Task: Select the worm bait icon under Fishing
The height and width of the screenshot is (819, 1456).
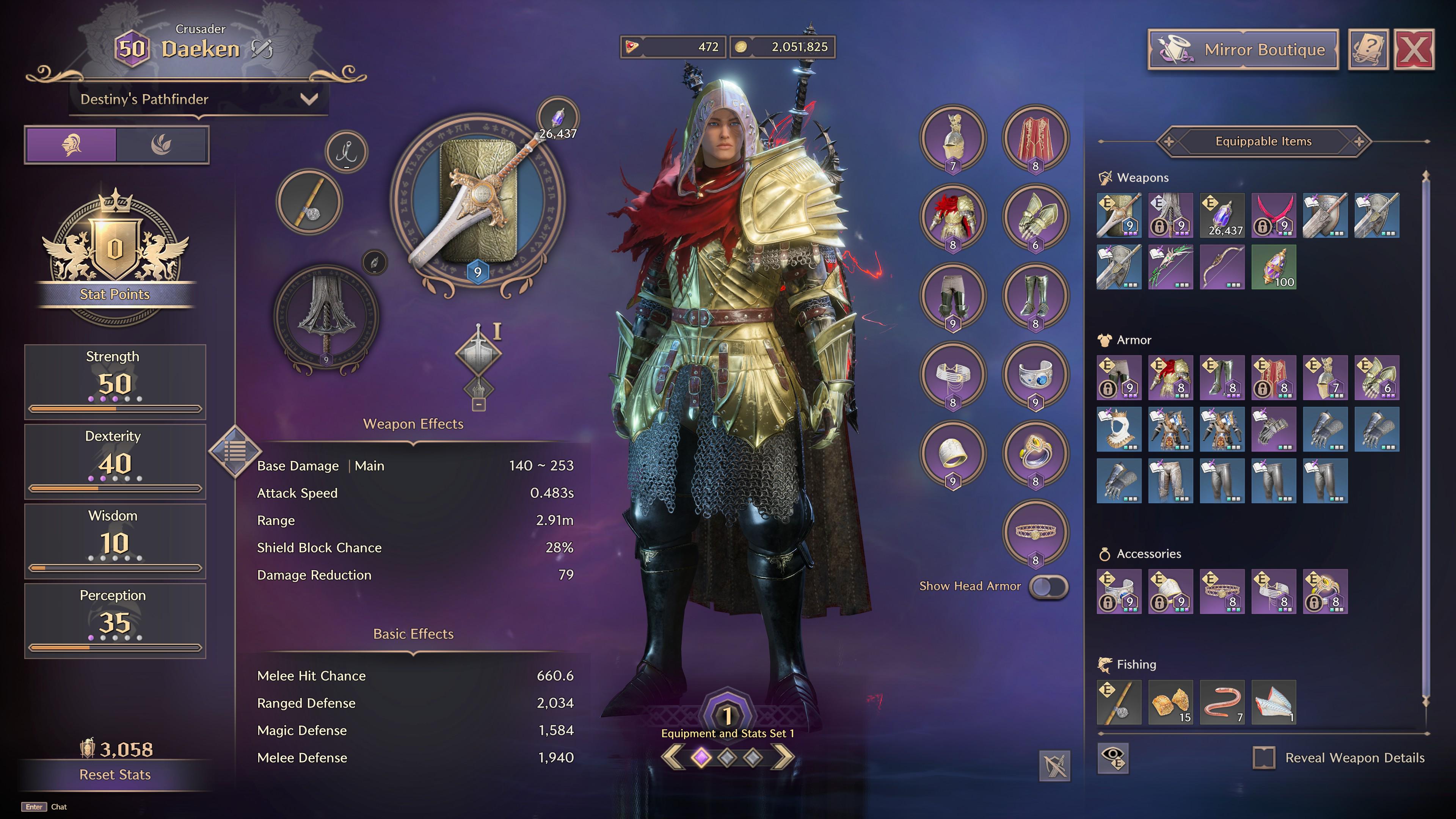Action: (1222, 703)
